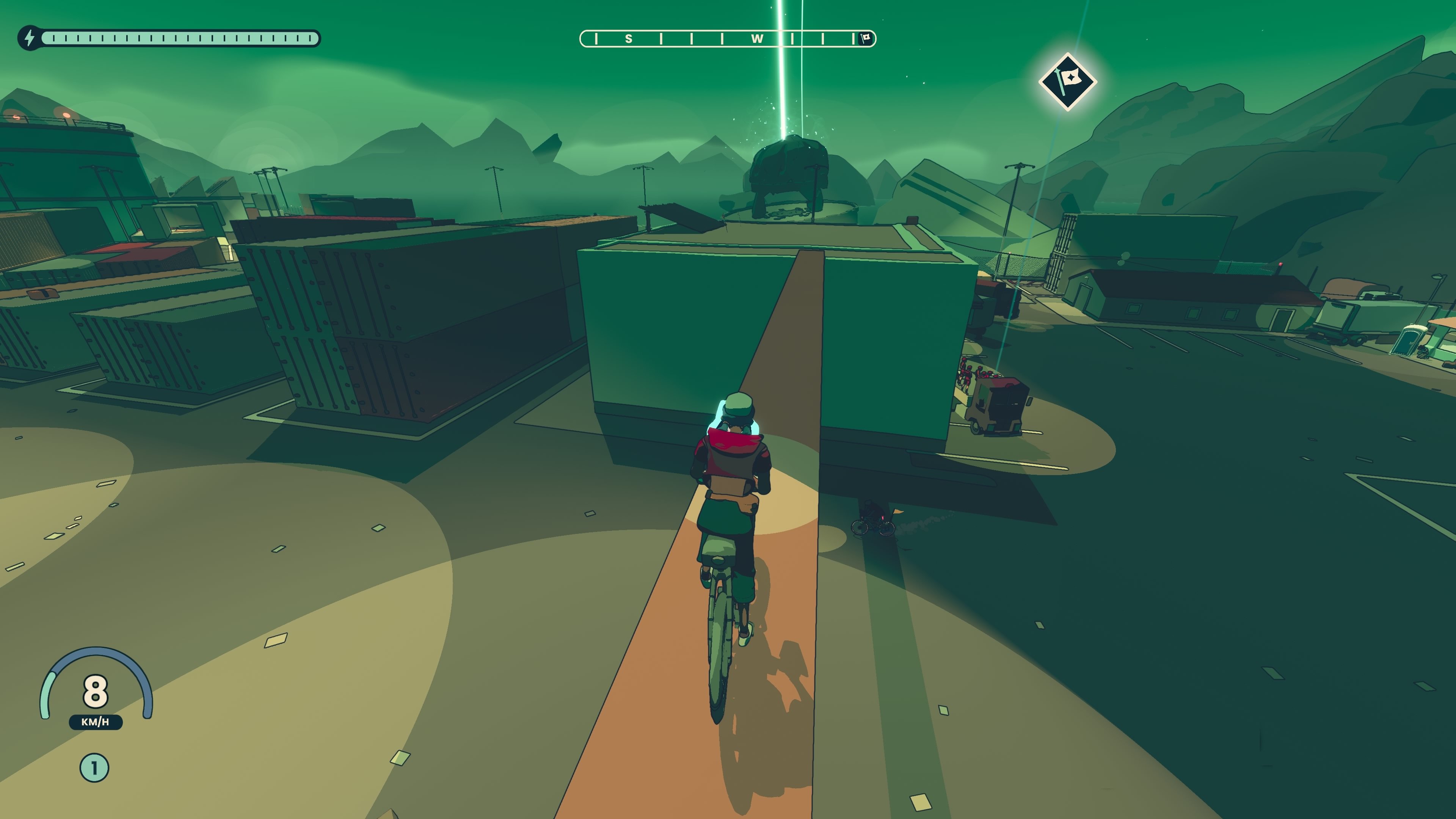
Task: Click the circled gear number indicator
Action: 94,767
